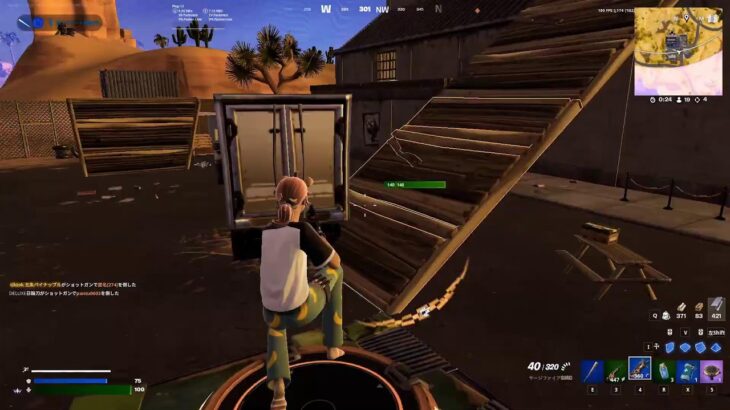Select the shield potion bottle slot
730x410 pixels.
664,371
